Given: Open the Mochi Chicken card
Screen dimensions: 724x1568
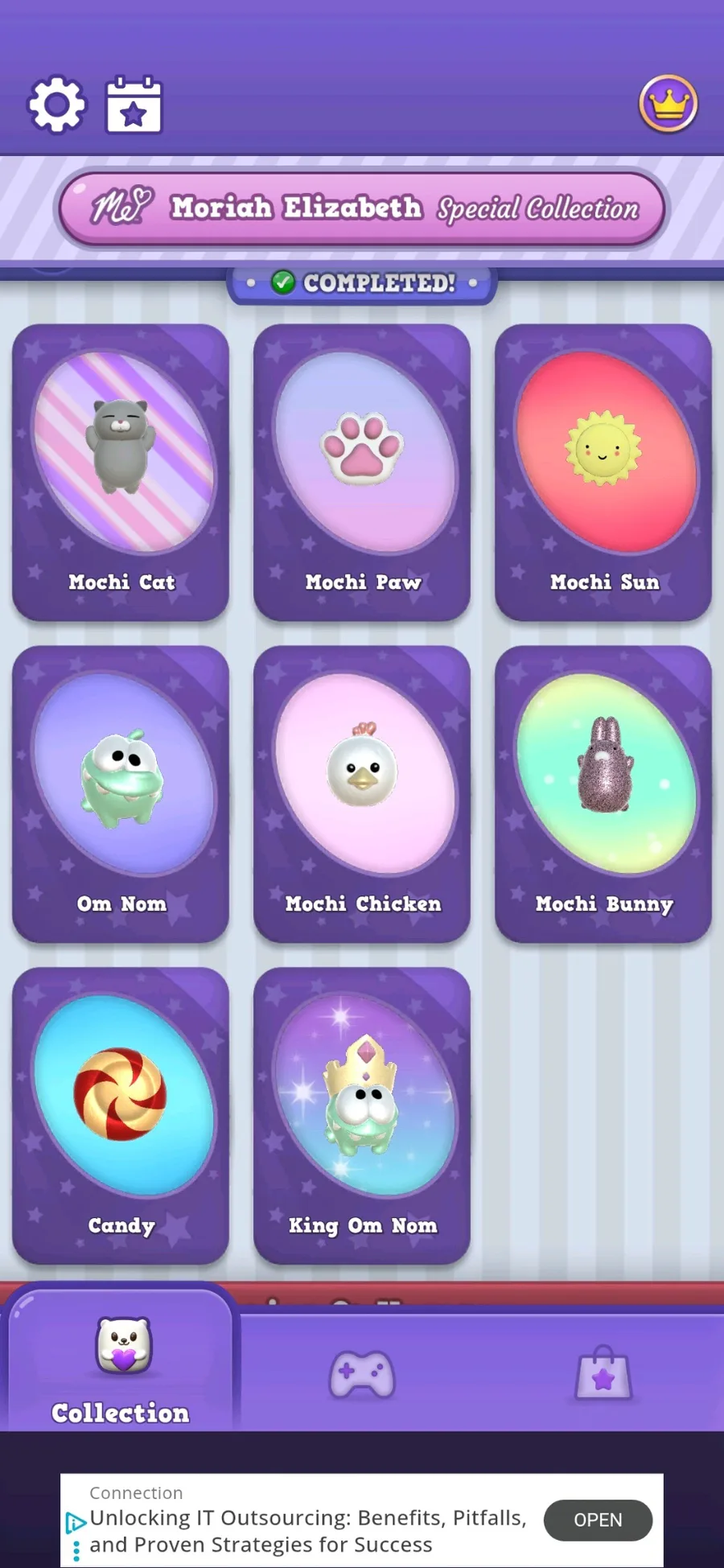Looking at the screenshot, I should [362, 794].
